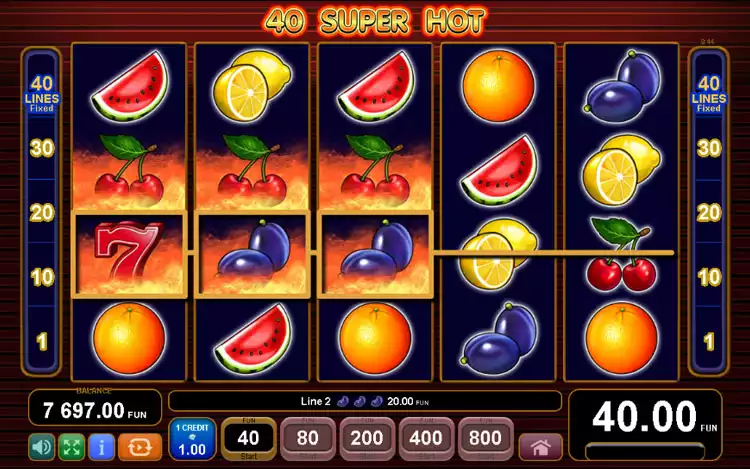Select the 200 bet button
The image size is (750, 469).
point(367,438)
